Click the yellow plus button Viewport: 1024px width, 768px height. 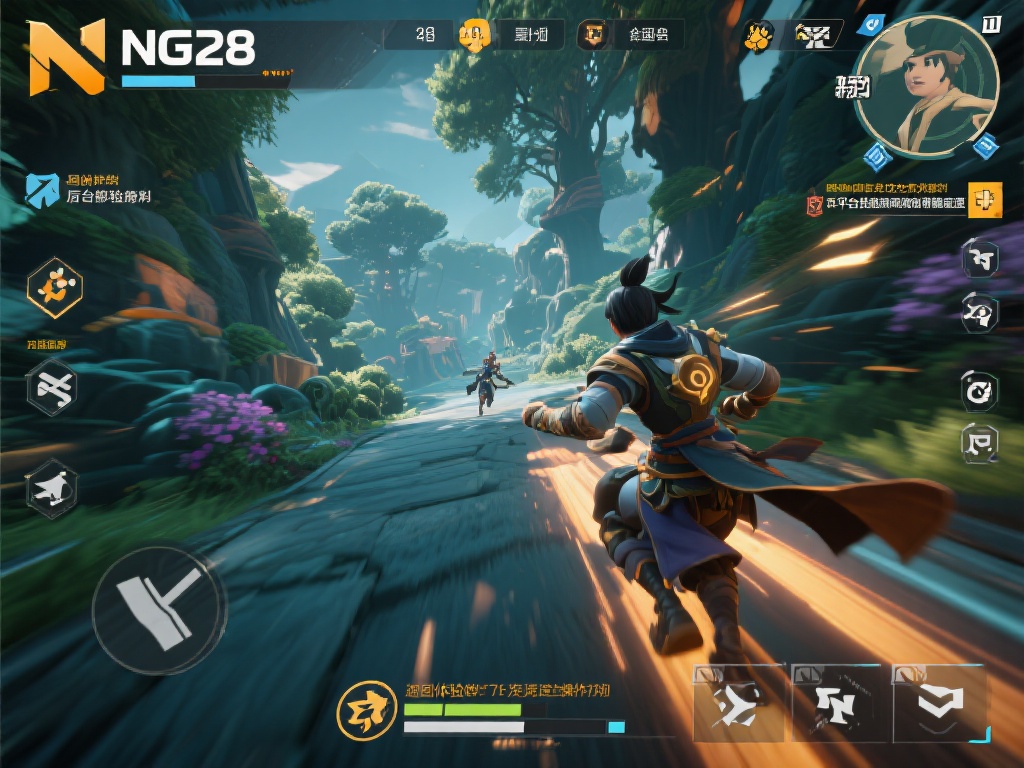[x=984, y=200]
